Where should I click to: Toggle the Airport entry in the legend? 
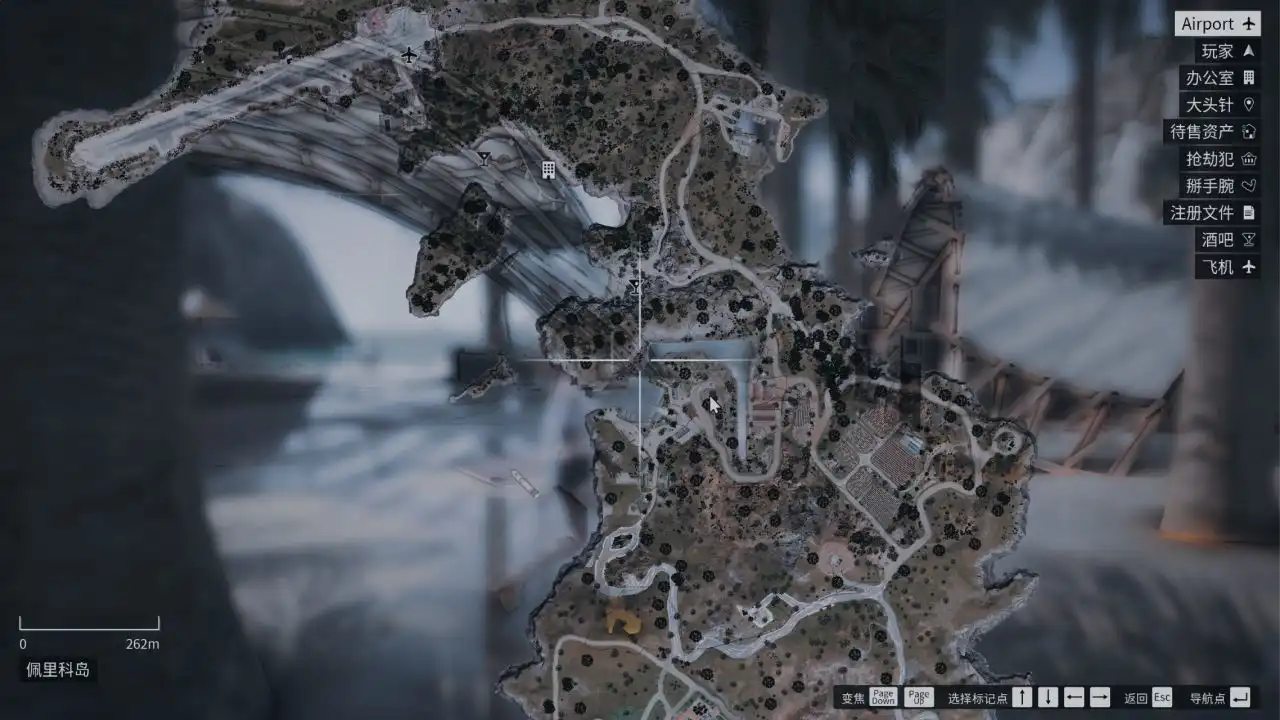[1216, 23]
